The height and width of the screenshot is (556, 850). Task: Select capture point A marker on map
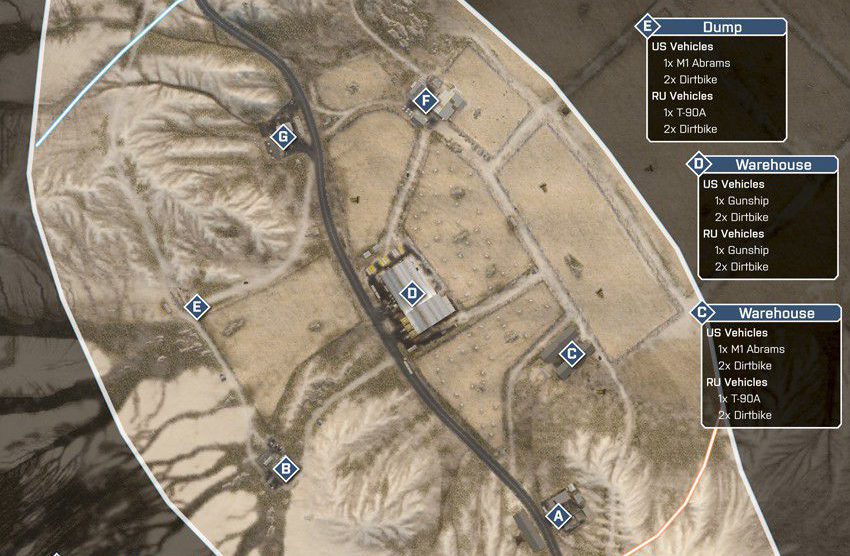[558, 516]
